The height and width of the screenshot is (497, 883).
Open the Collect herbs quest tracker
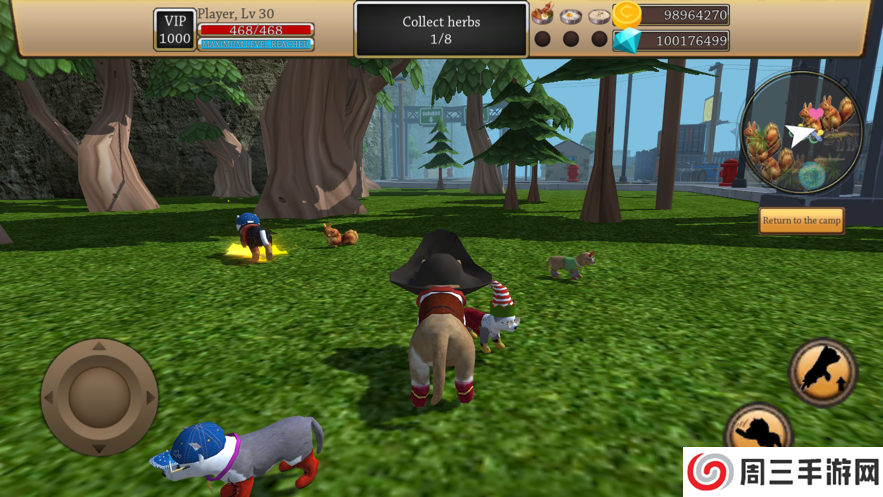[x=441, y=29]
